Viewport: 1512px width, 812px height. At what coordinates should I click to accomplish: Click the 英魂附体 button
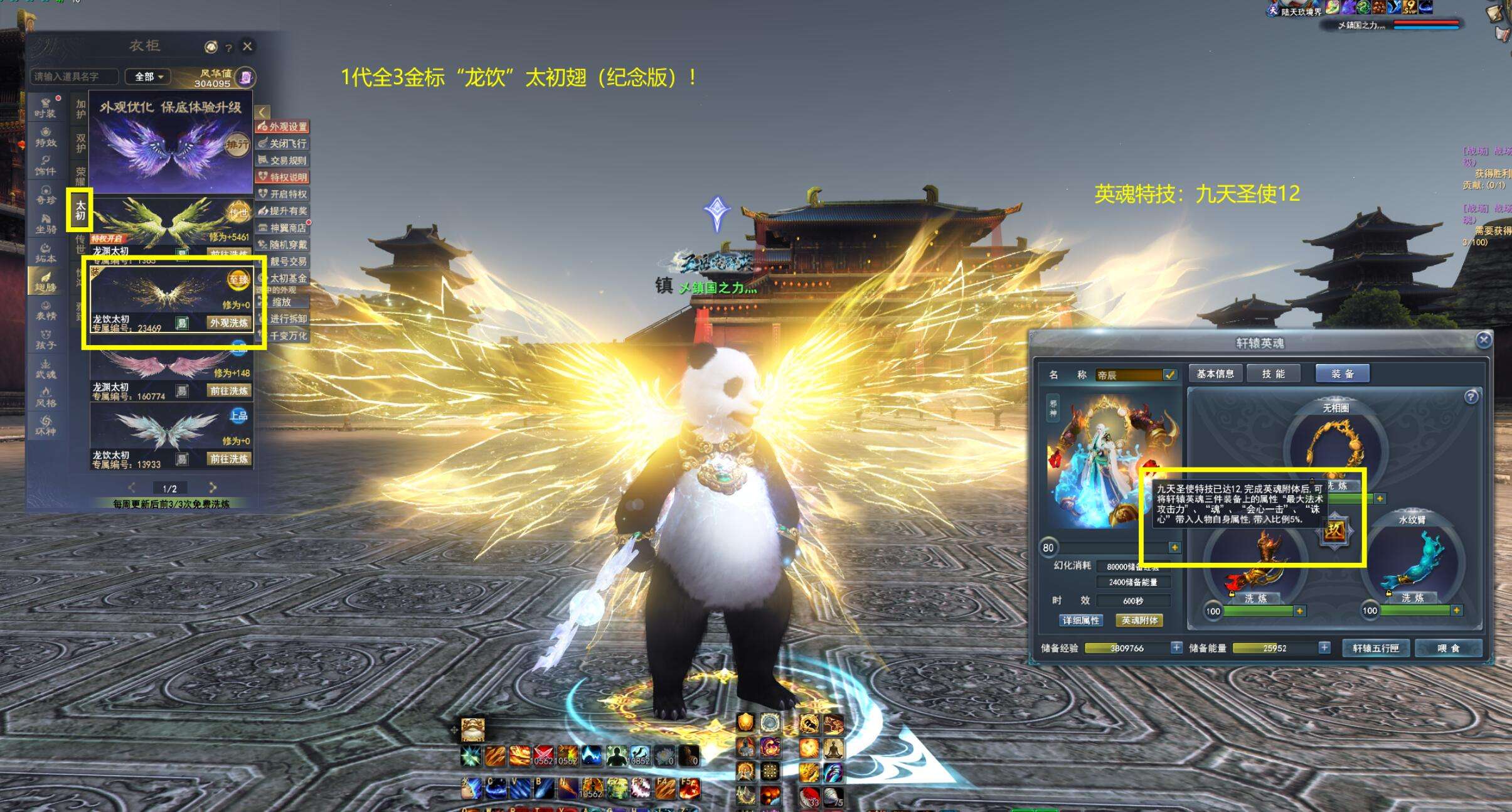[1139, 621]
